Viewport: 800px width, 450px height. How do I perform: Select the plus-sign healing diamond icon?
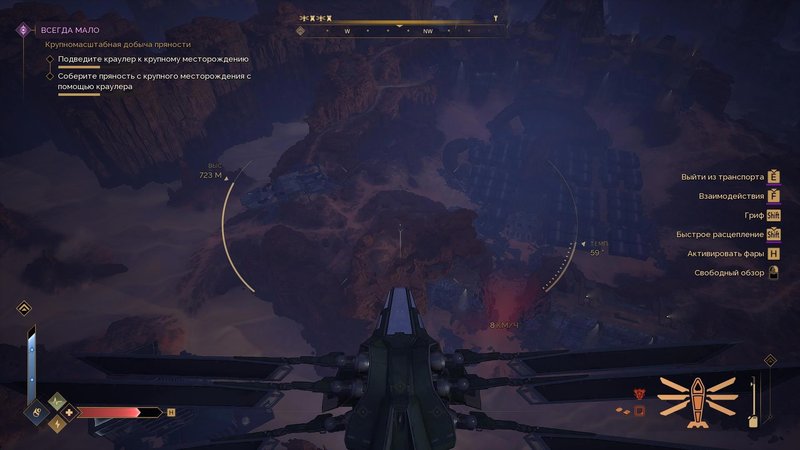[68, 412]
